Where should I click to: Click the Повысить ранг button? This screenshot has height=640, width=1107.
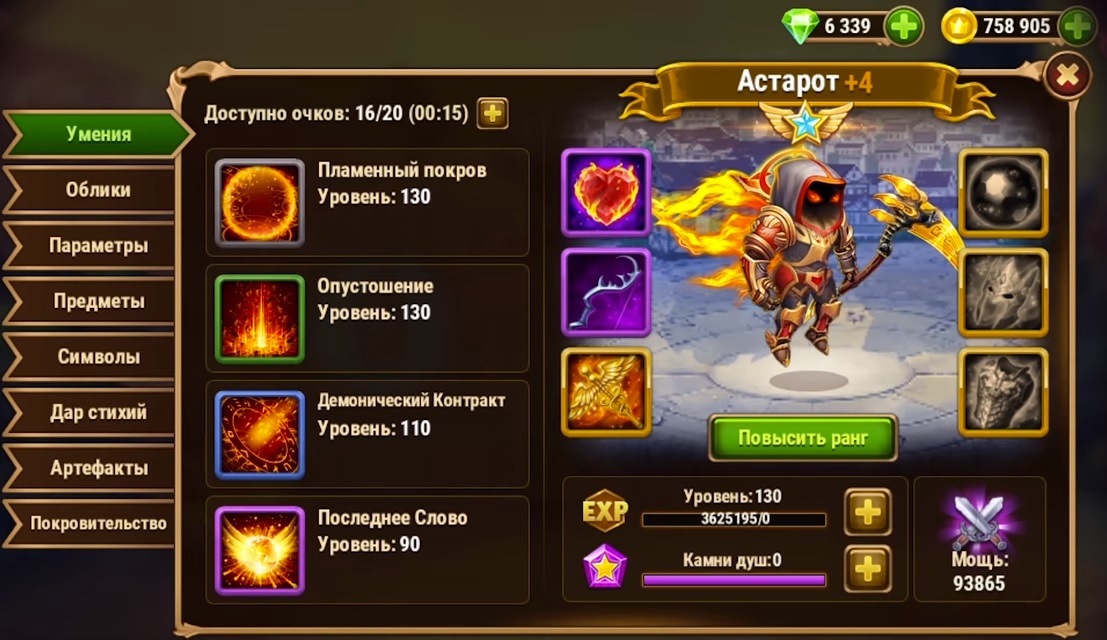(802, 438)
